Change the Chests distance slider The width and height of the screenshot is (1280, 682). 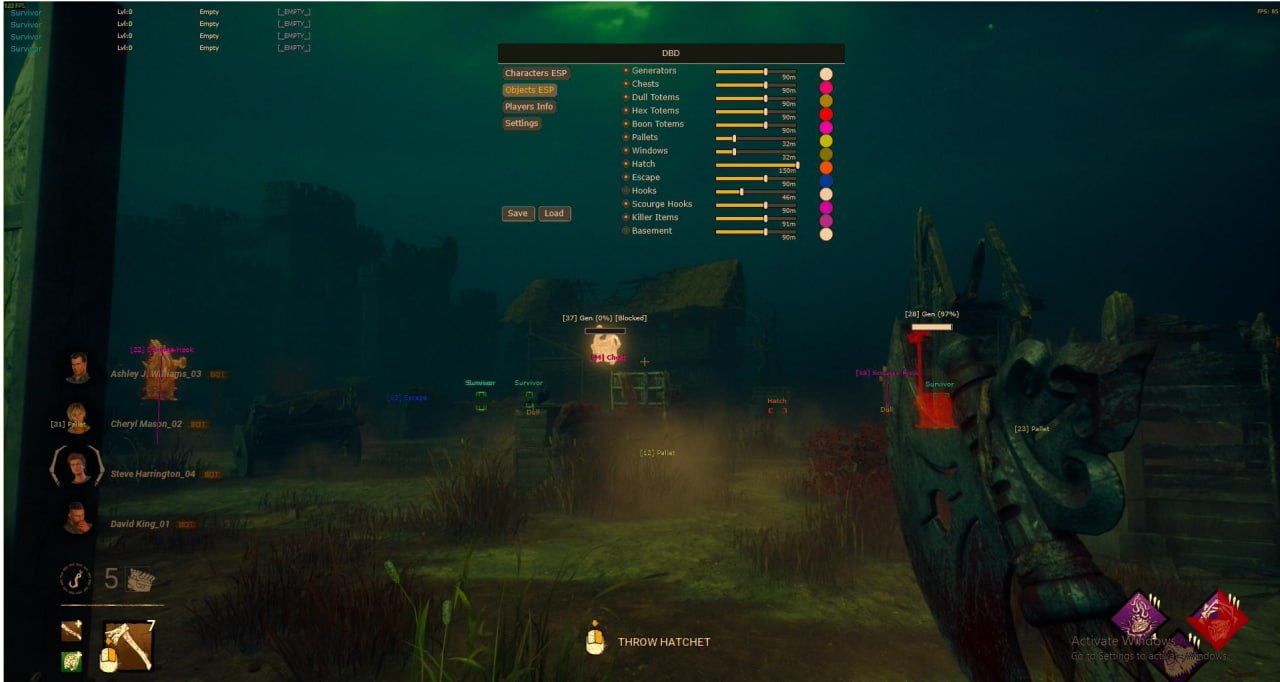click(766, 85)
